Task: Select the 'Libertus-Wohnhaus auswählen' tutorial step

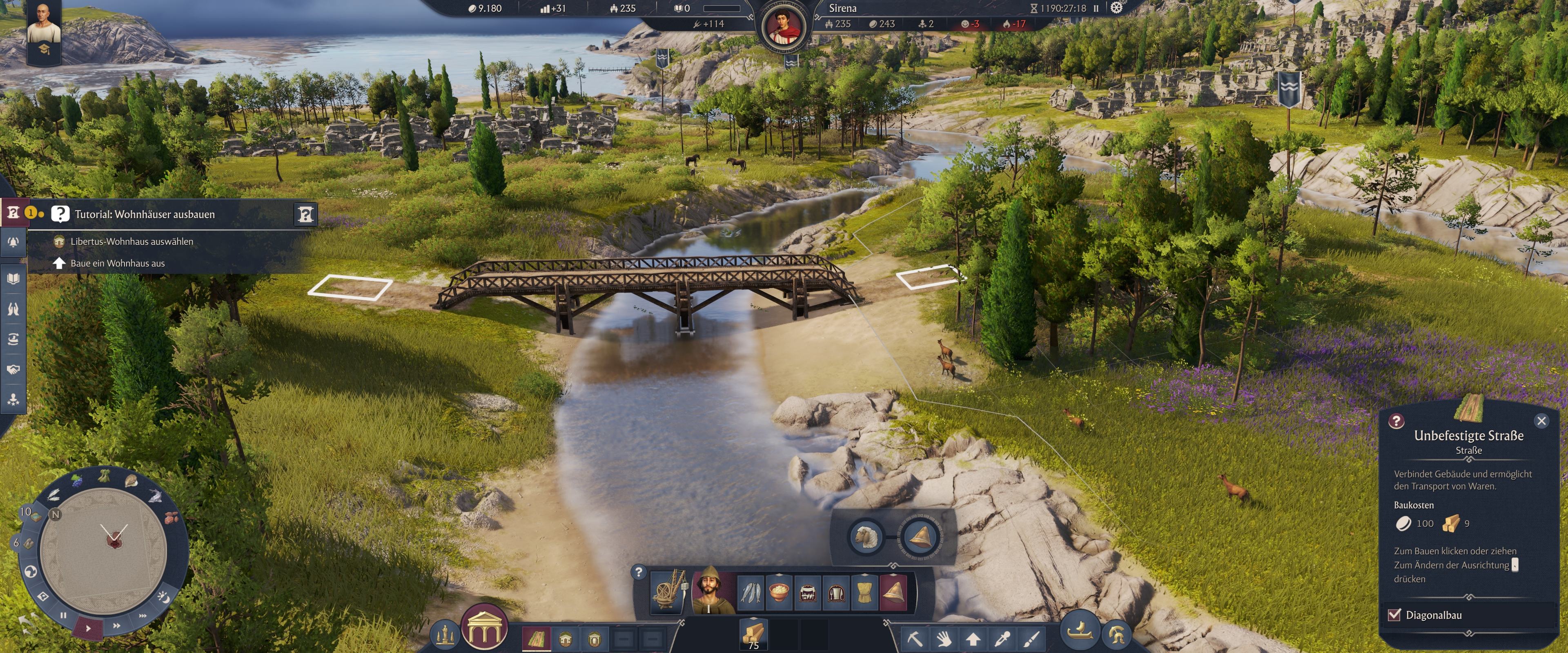Action: [131, 242]
